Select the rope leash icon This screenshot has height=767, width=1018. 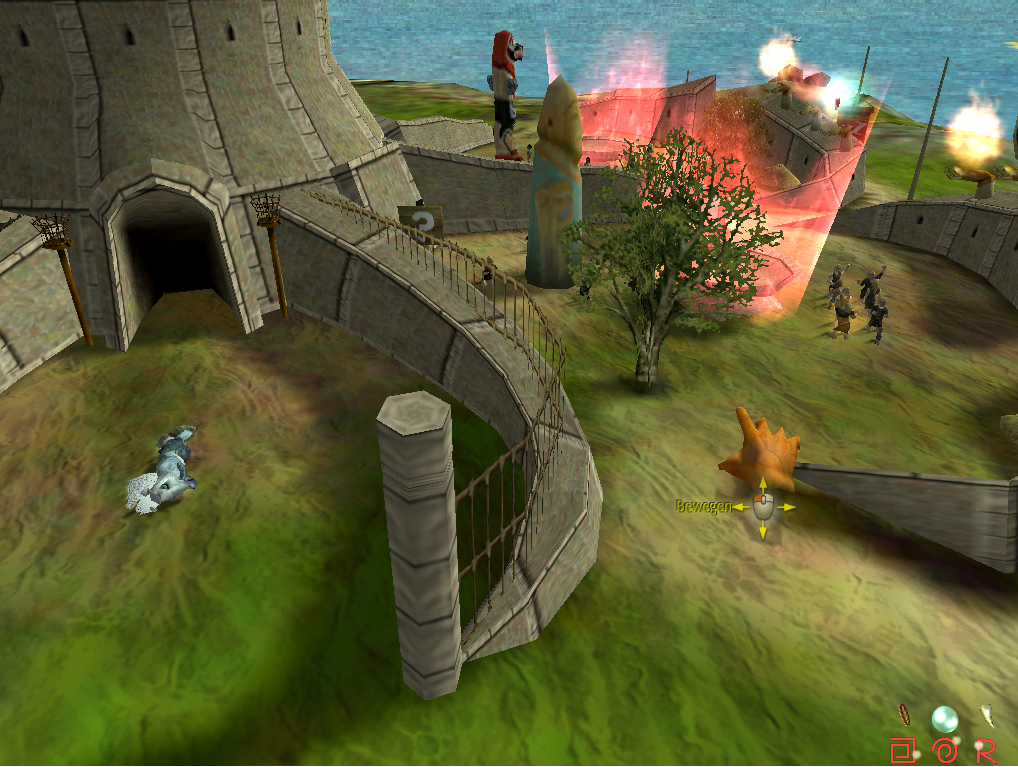[x=903, y=714]
